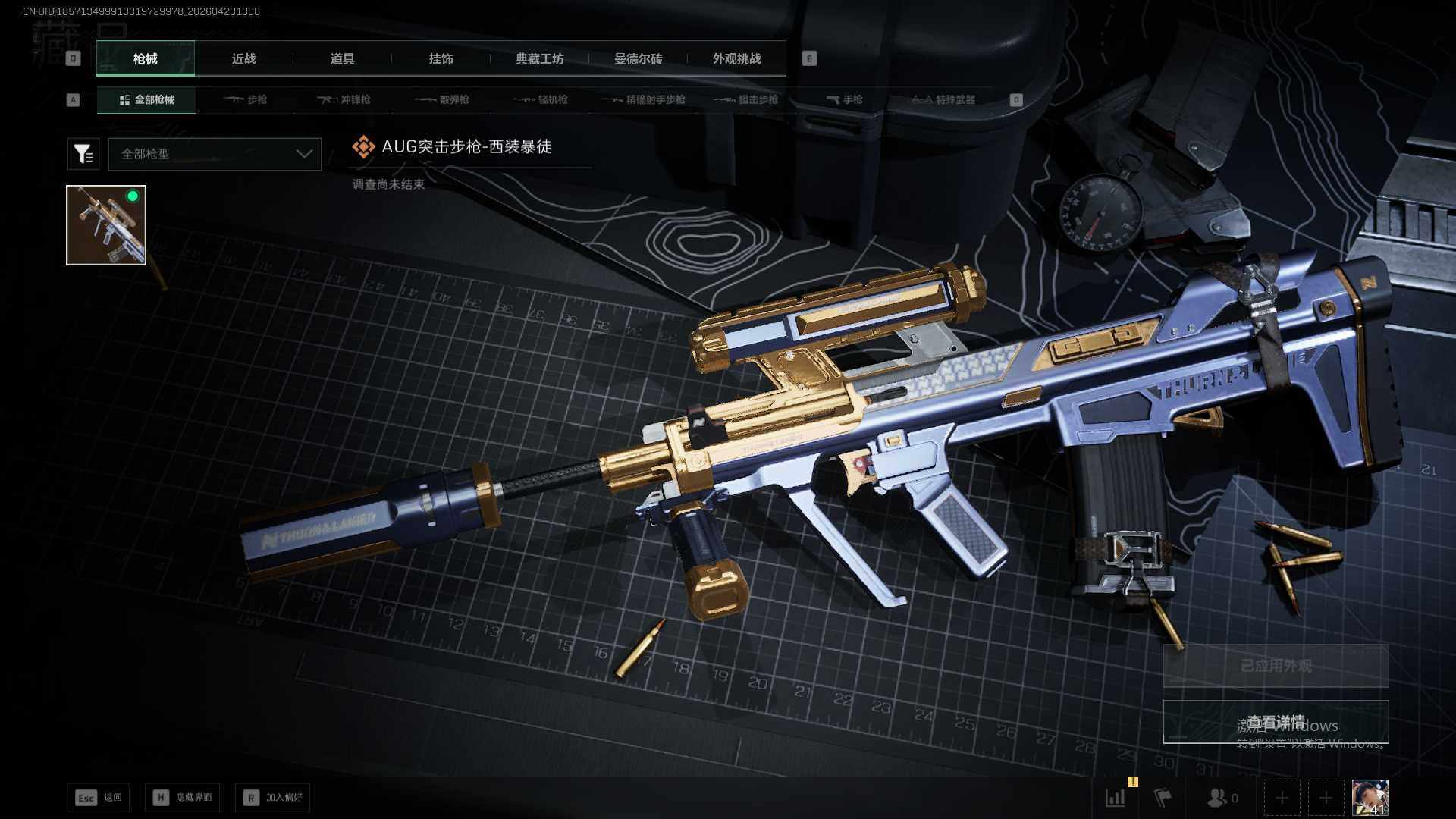Open the 道具 (Items) tab

point(342,58)
